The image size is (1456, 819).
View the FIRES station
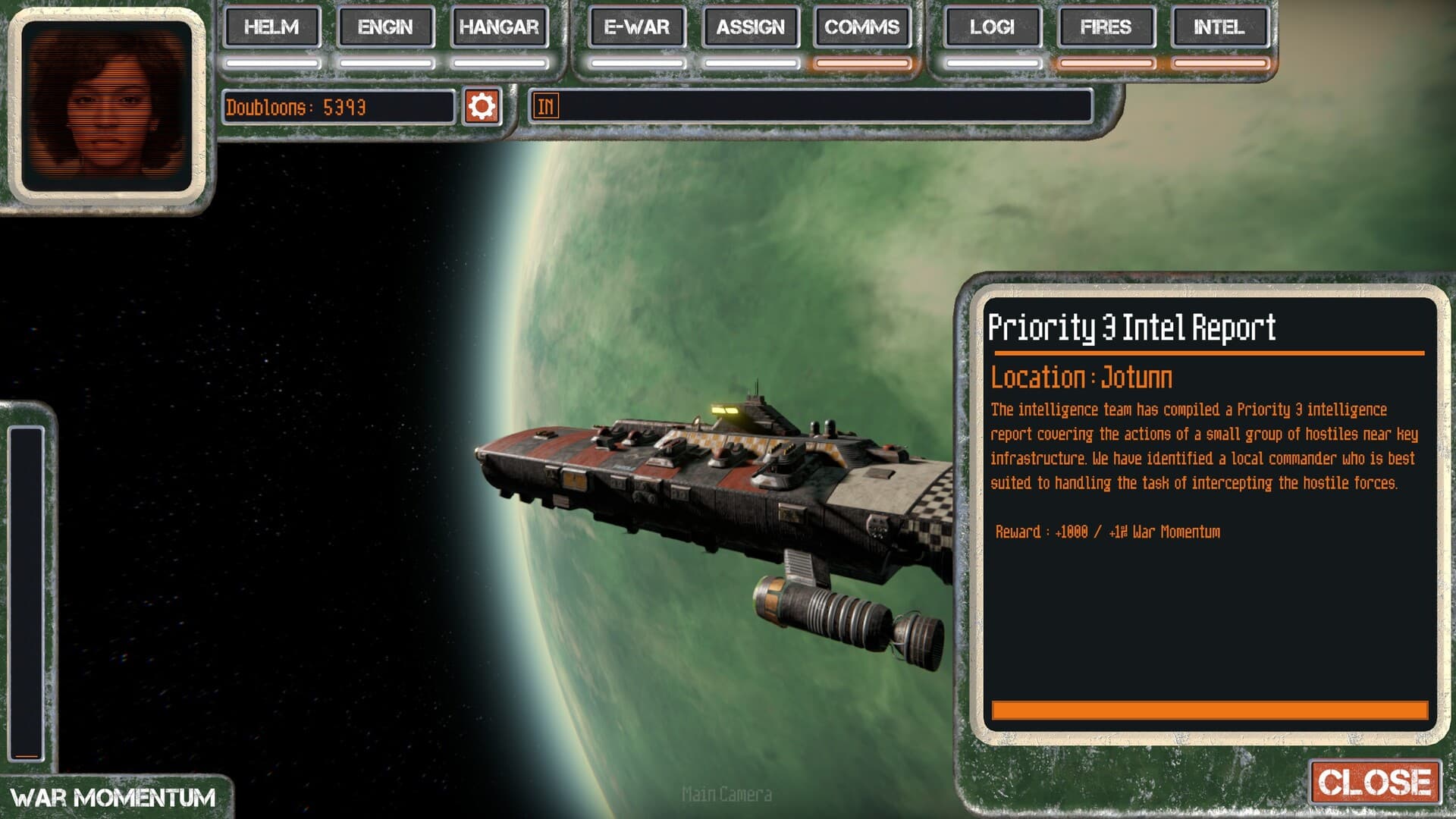1106,28
